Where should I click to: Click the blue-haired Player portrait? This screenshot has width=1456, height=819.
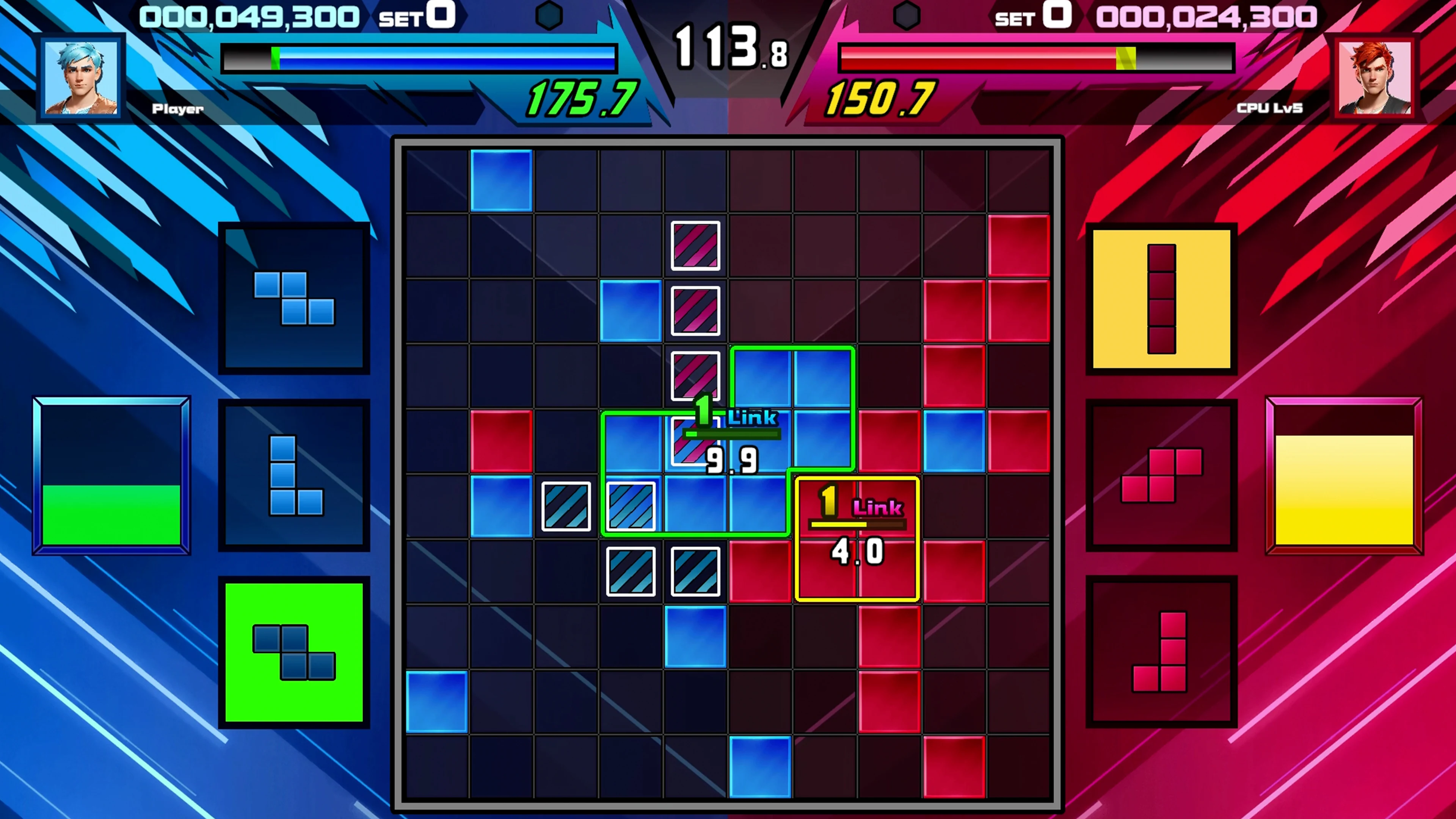[82, 77]
